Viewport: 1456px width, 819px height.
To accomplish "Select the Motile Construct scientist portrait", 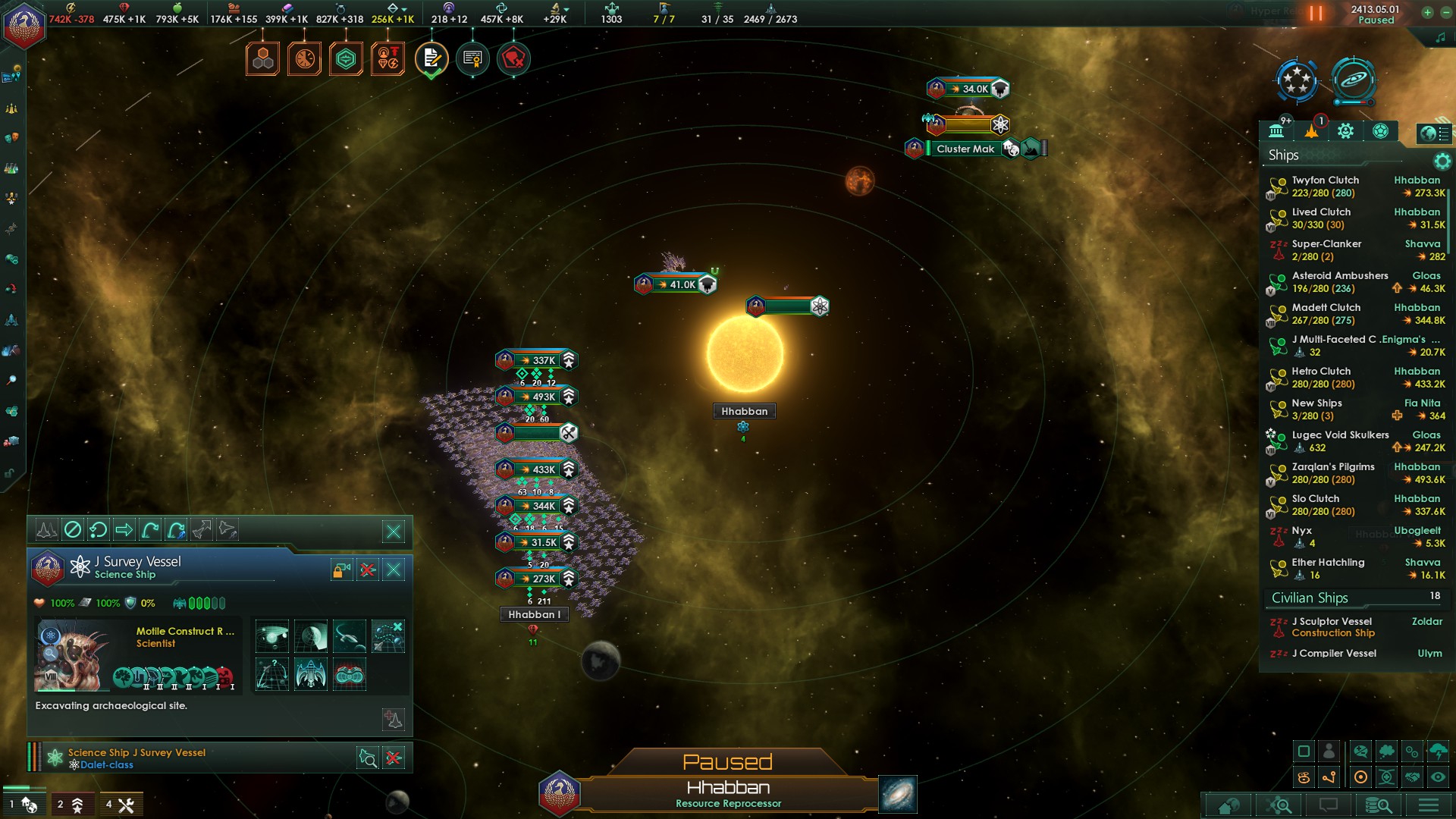I will [67, 656].
